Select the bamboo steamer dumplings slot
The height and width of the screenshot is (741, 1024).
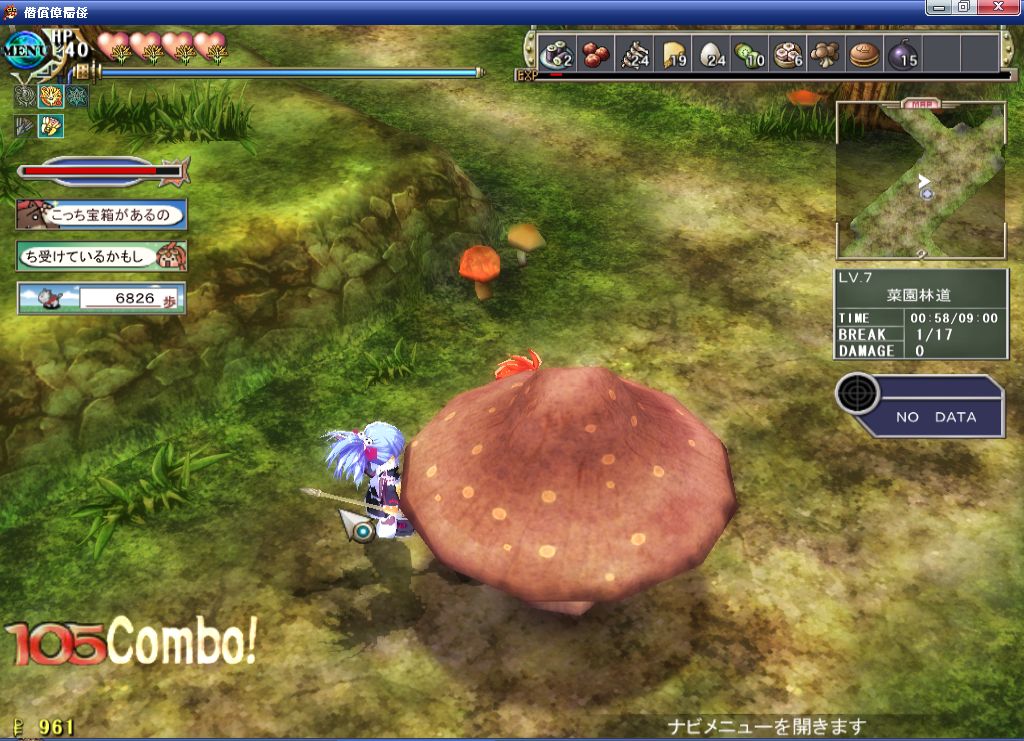tap(788, 54)
